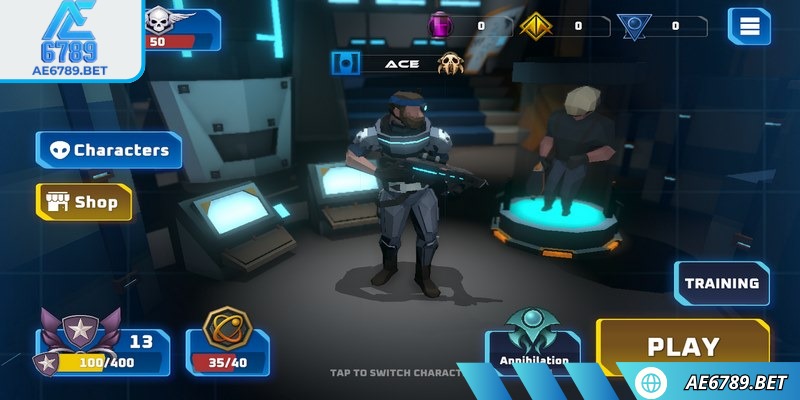Viewport: 800px width, 400px height.
Task: Choose the Annihilation game mode
Action: coord(534,350)
